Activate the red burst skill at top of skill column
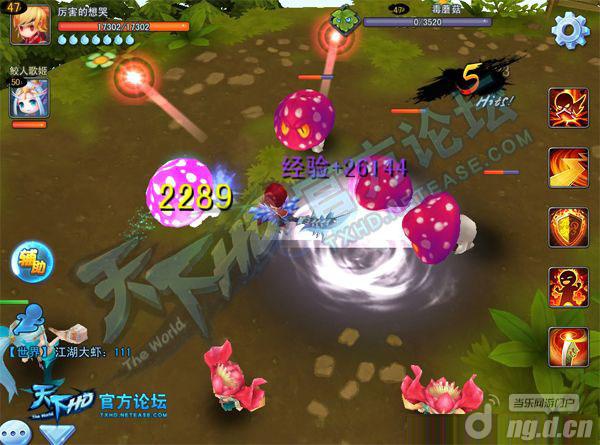 567,107
